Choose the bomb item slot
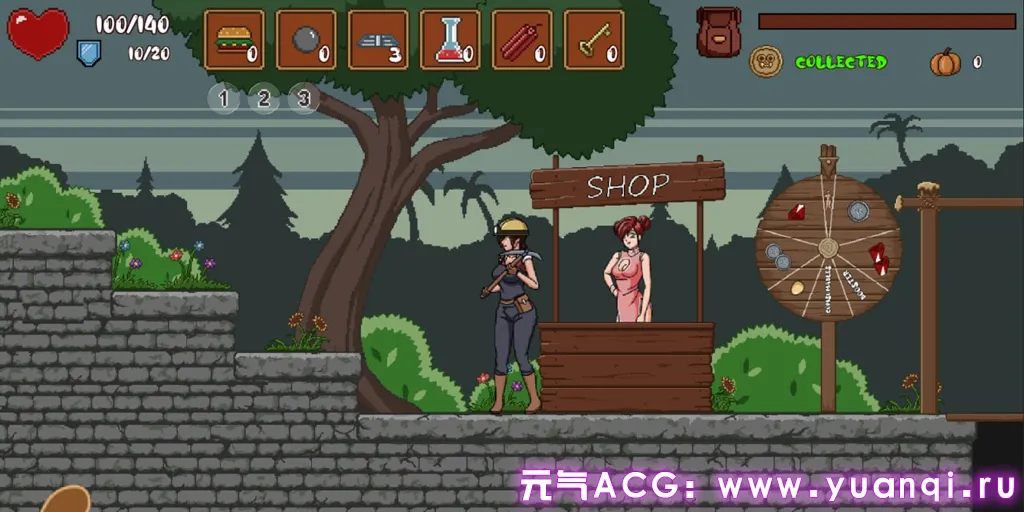Image resolution: width=1024 pixels, height=512 pixels. click(306, 40)
